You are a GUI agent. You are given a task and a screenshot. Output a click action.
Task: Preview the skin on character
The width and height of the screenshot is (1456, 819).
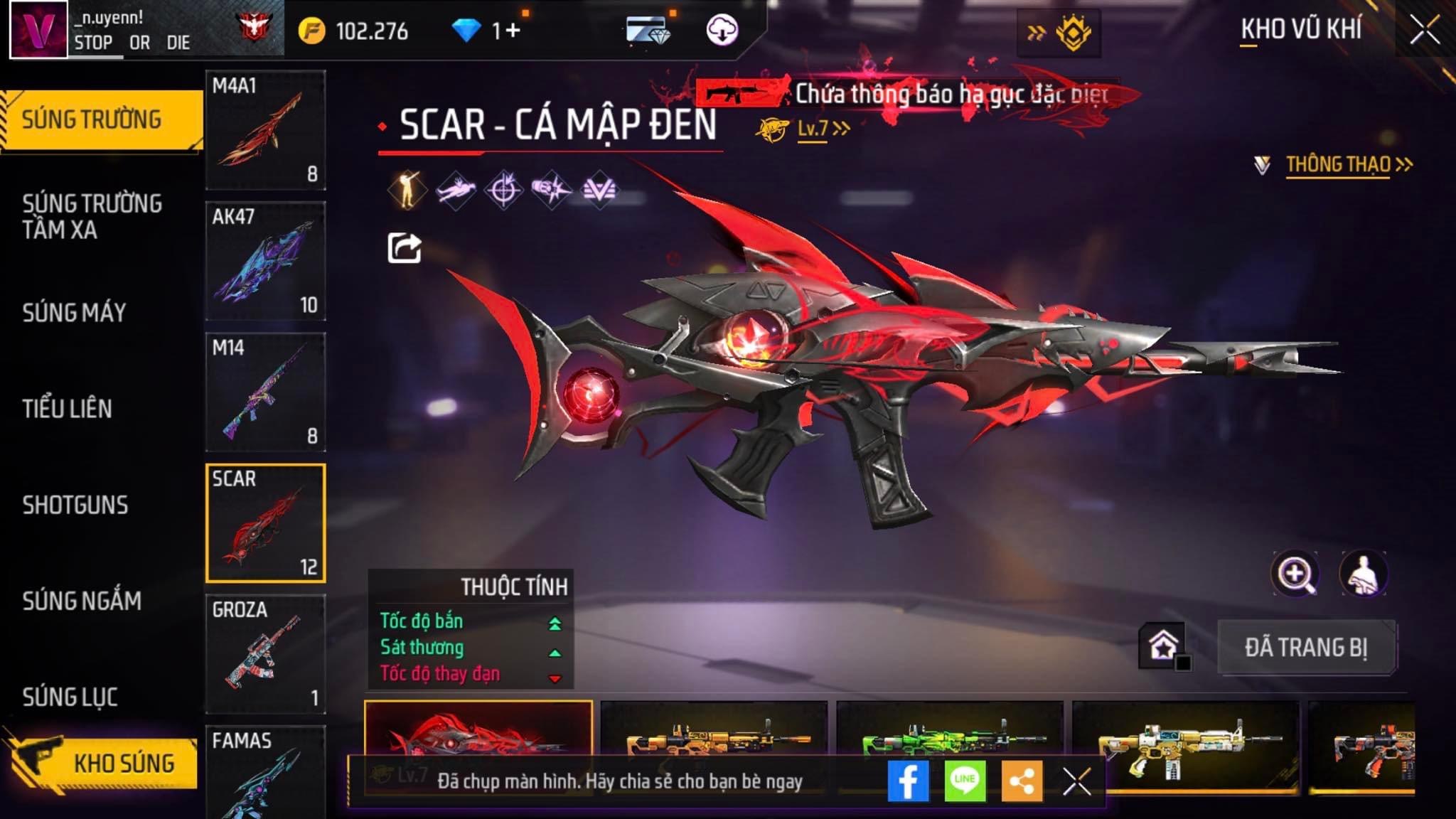click(x=1363, y=574)
